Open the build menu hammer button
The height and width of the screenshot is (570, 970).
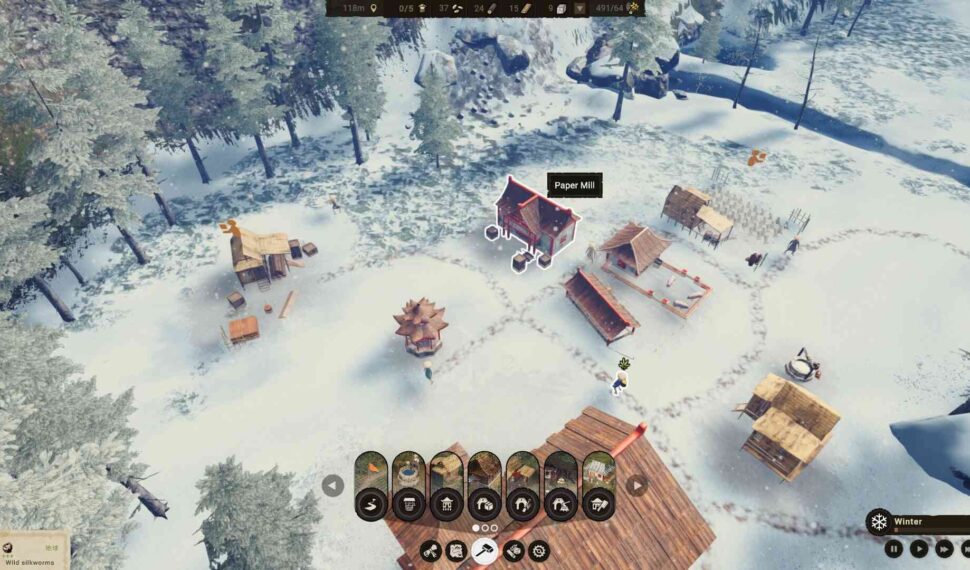pos(485,550)
